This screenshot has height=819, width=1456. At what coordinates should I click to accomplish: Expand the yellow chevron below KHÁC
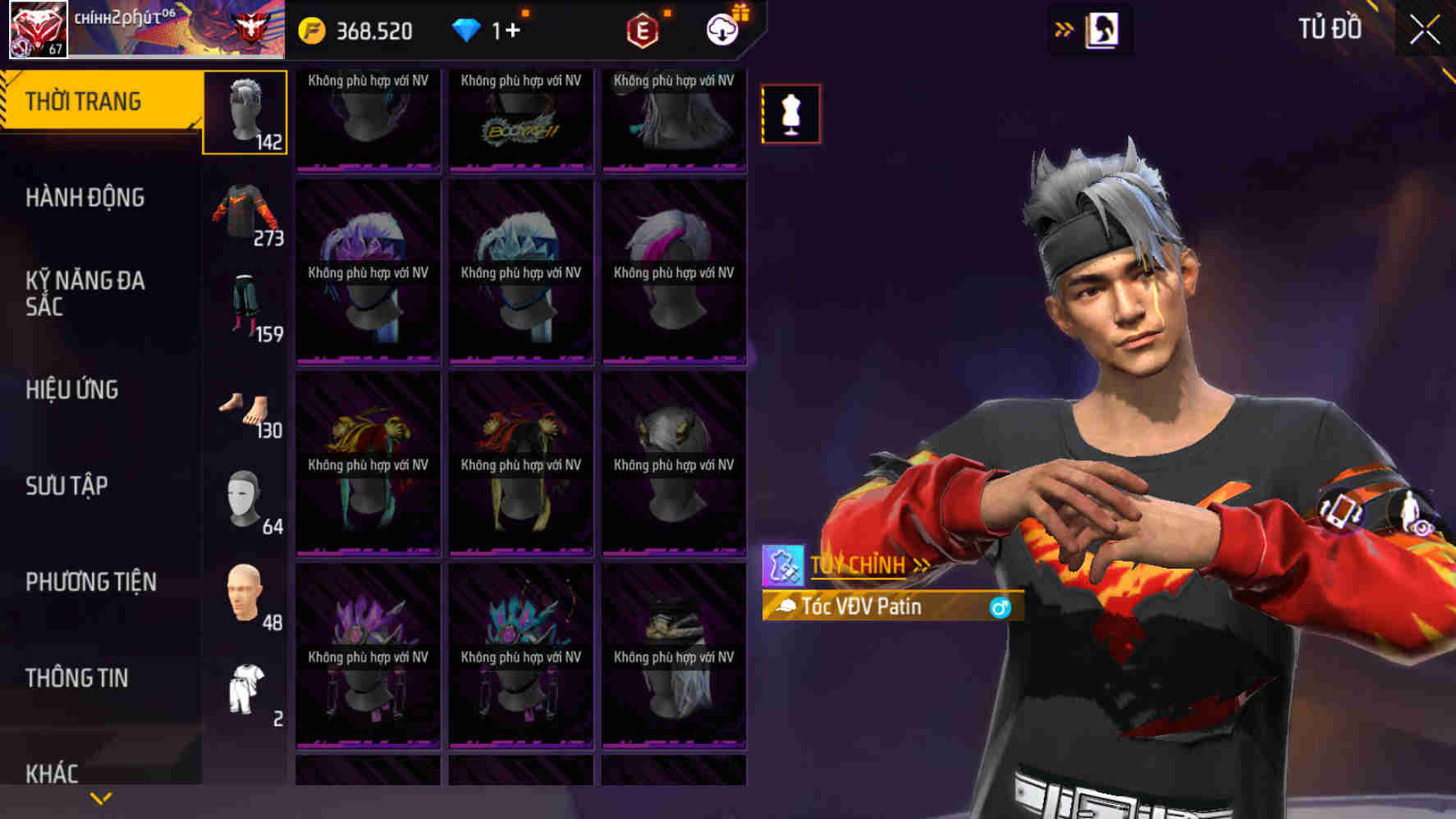[100, 796]
